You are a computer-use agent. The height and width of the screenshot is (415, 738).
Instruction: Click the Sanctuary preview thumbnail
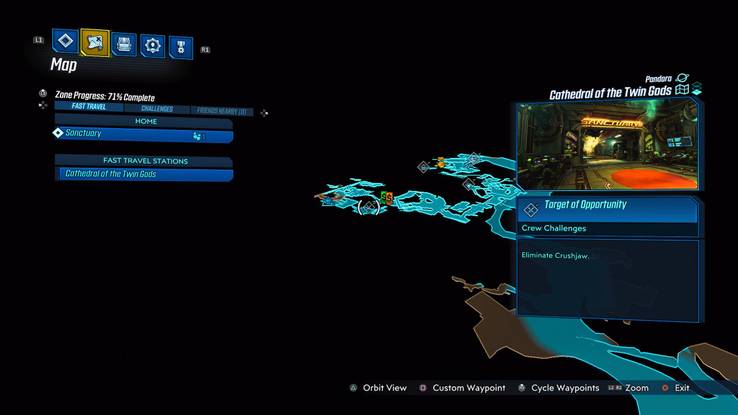click(607, 145)
